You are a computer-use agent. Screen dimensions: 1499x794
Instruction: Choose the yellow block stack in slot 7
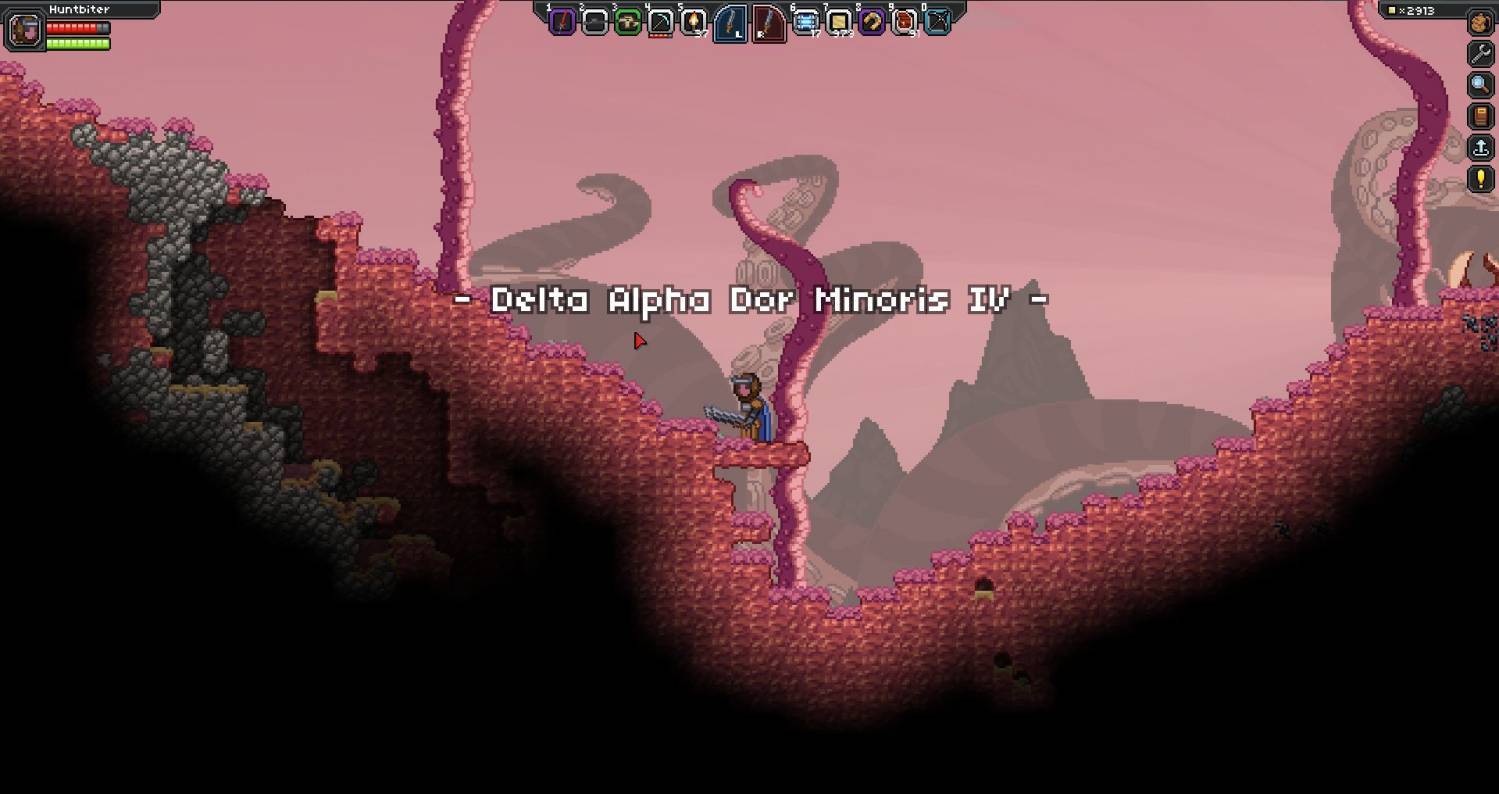pos(839,21)
